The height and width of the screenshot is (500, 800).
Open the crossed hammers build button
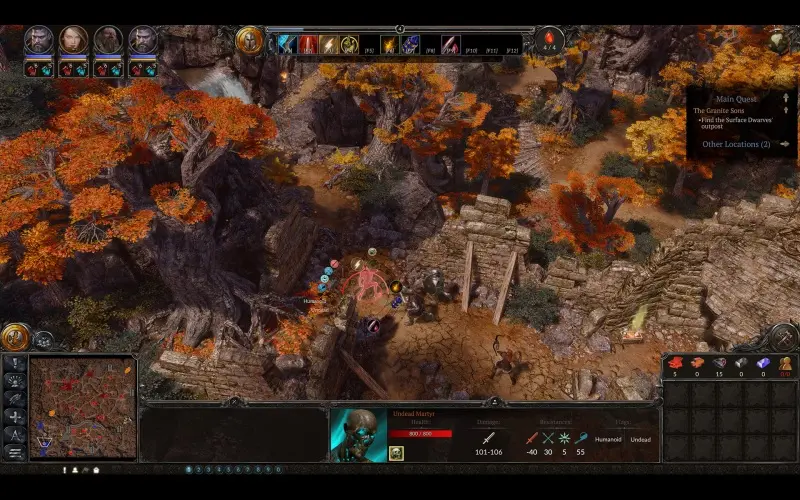pos(15,398)
